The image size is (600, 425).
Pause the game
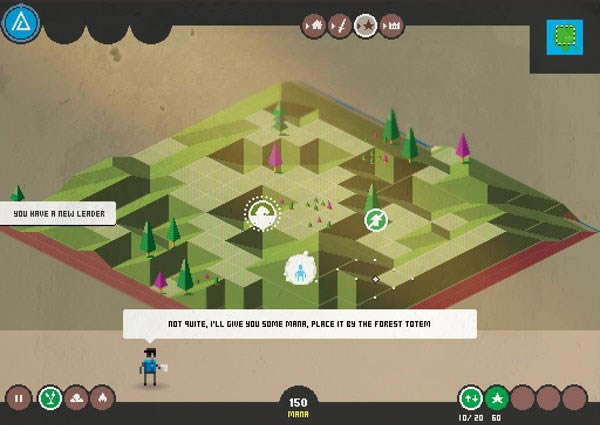[x=19, y=398]
